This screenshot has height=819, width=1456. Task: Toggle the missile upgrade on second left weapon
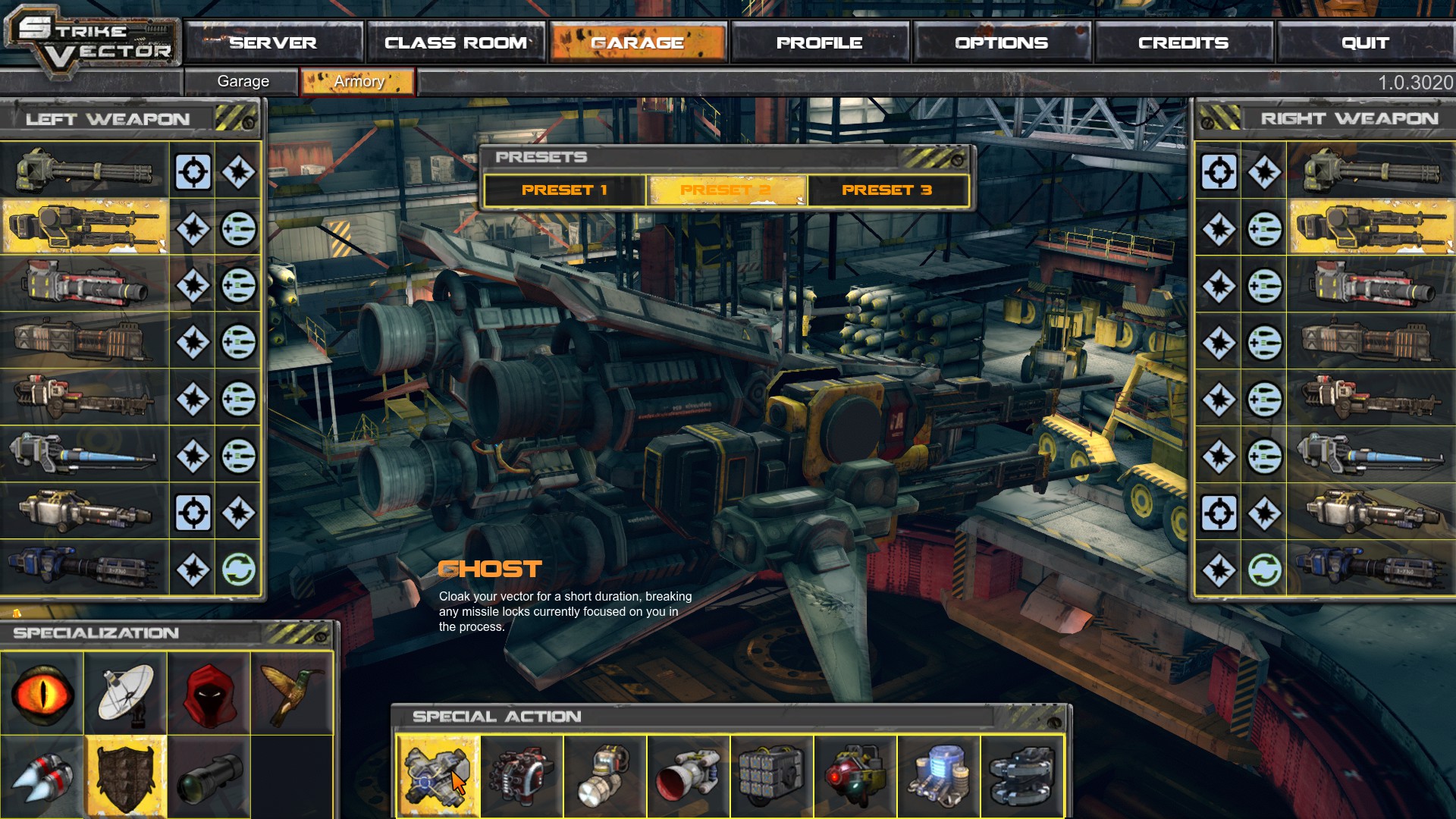click(x=238, y=228)
